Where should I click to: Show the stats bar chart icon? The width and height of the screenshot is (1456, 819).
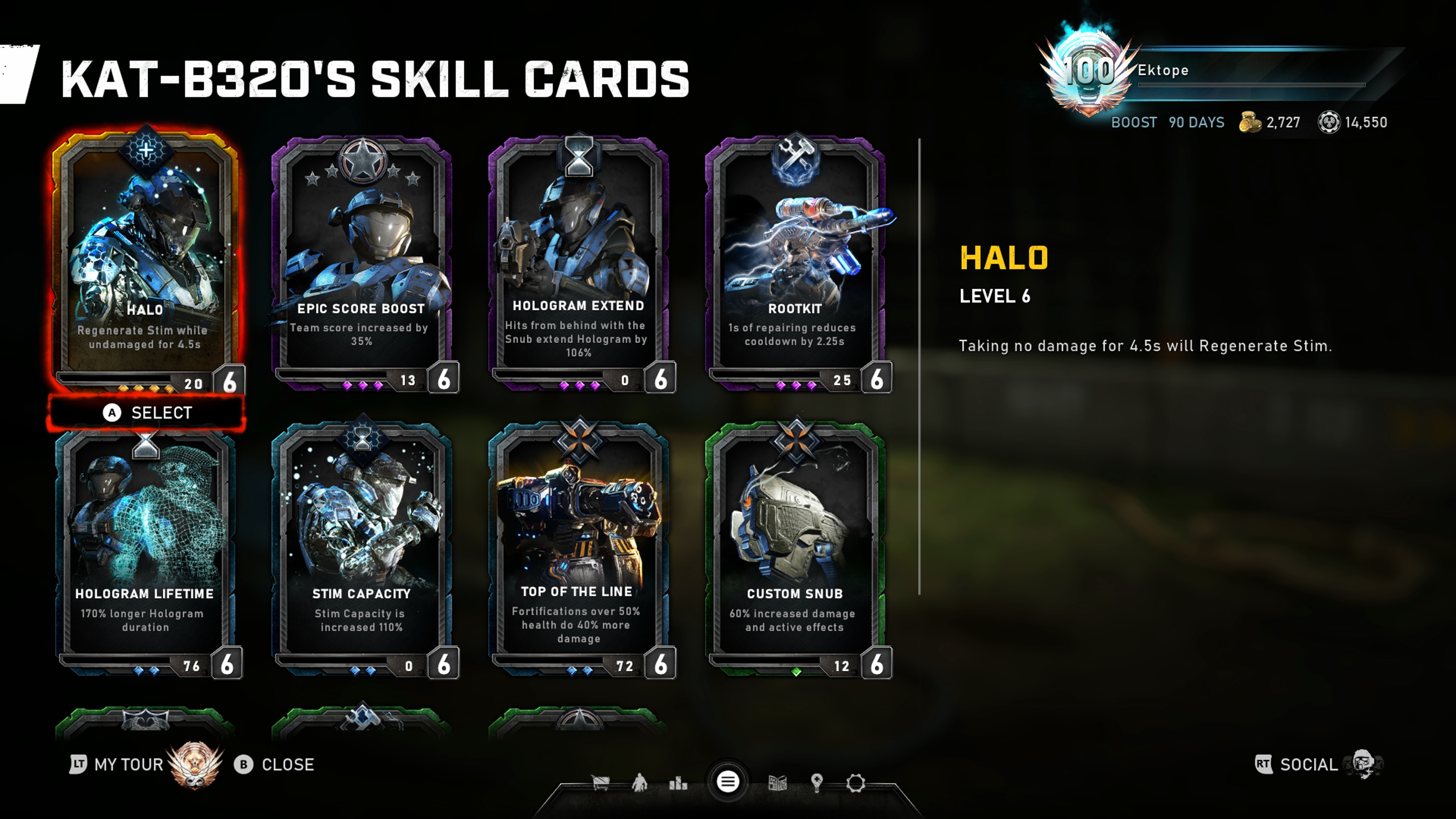point(678,783)
